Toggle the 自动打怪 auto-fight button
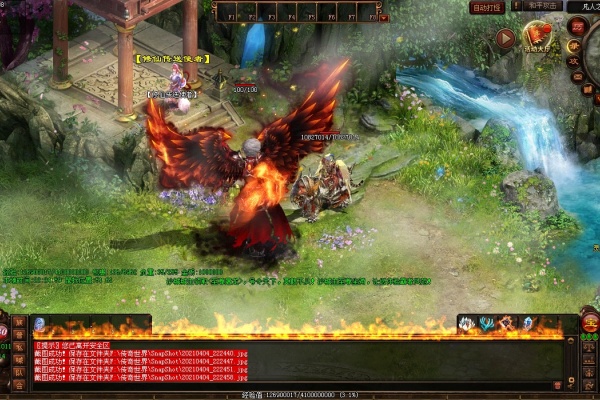600x400 pixels. pos(485,7)
